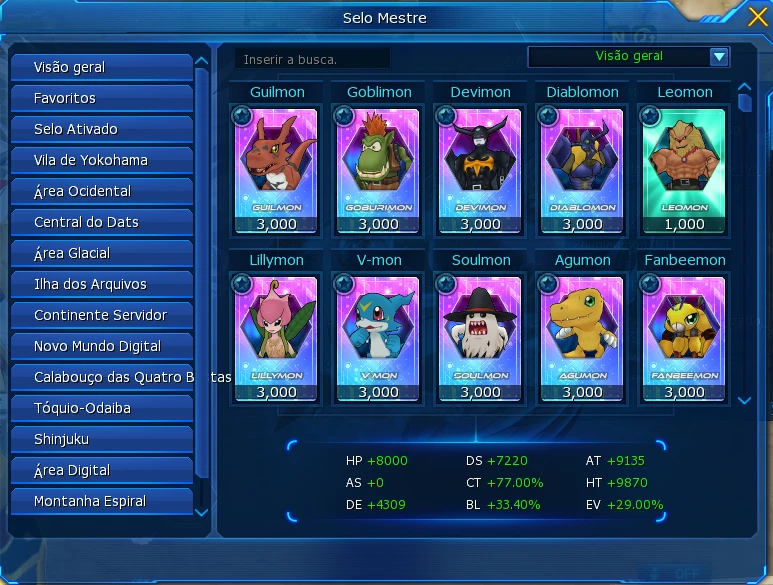The width and height of the screenshot is (773, 585).
Task: Select the Guilmon seal card
Action: click(x=277, y=160)
